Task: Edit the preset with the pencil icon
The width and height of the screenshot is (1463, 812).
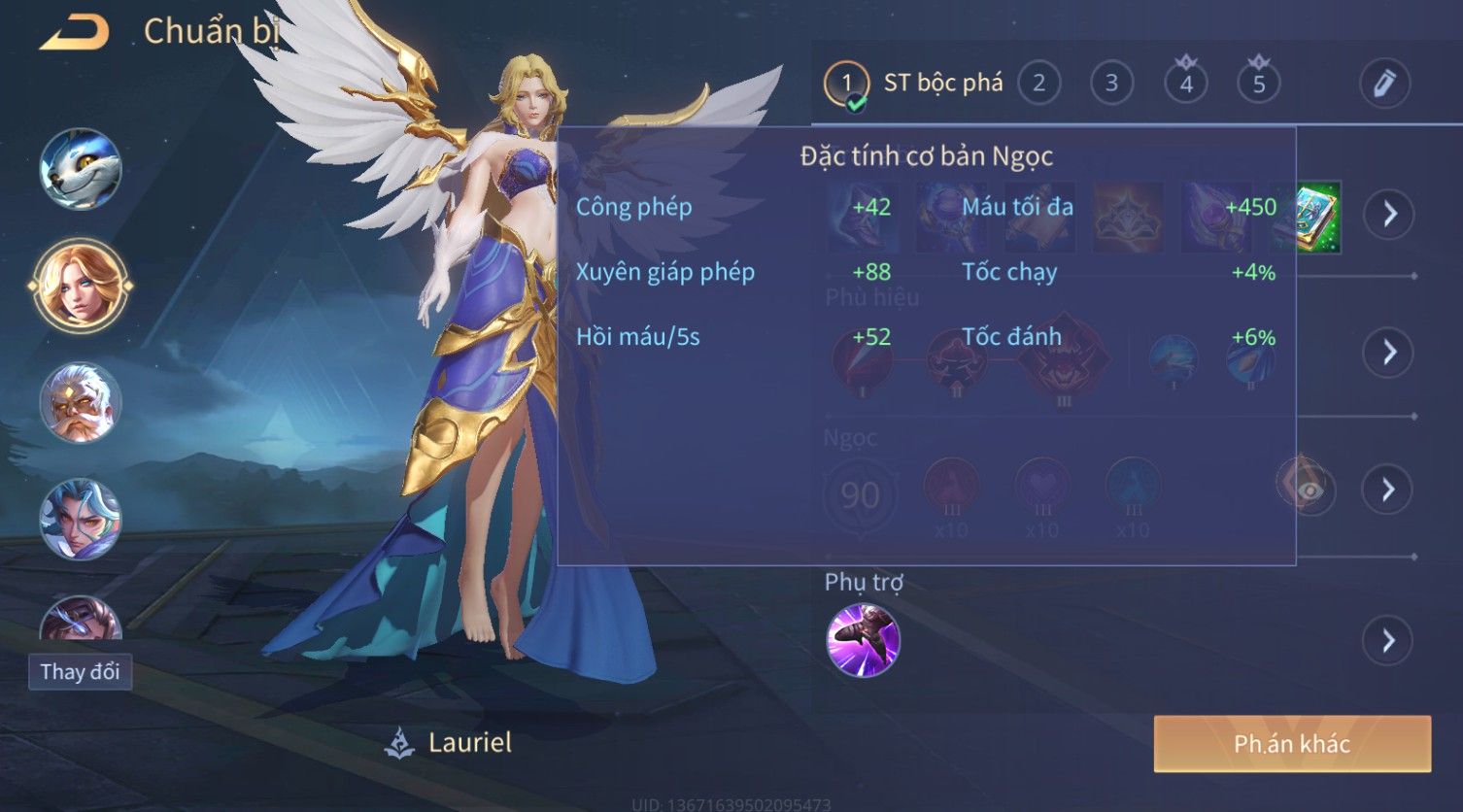Action: coord(1383,84)
